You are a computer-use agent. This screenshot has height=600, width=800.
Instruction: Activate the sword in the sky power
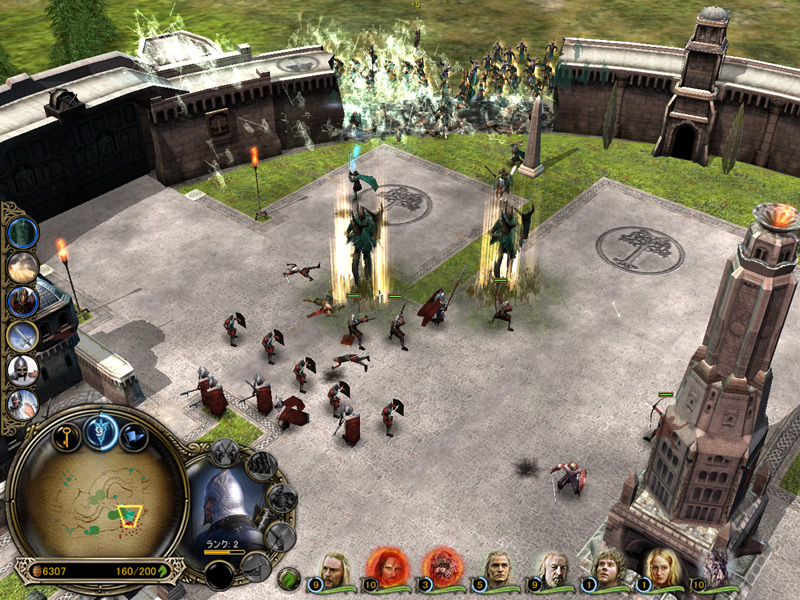(22, 336)
